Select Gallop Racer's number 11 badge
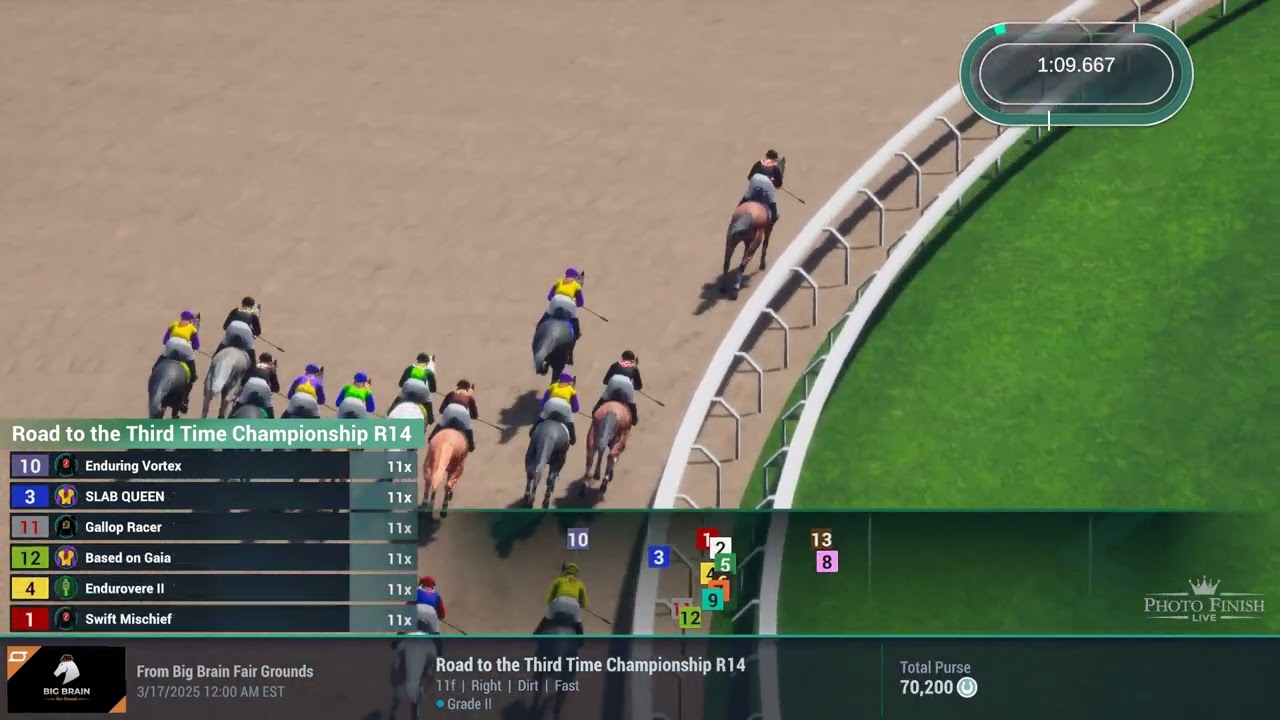The image size is (1280, 720). (30, 527)
